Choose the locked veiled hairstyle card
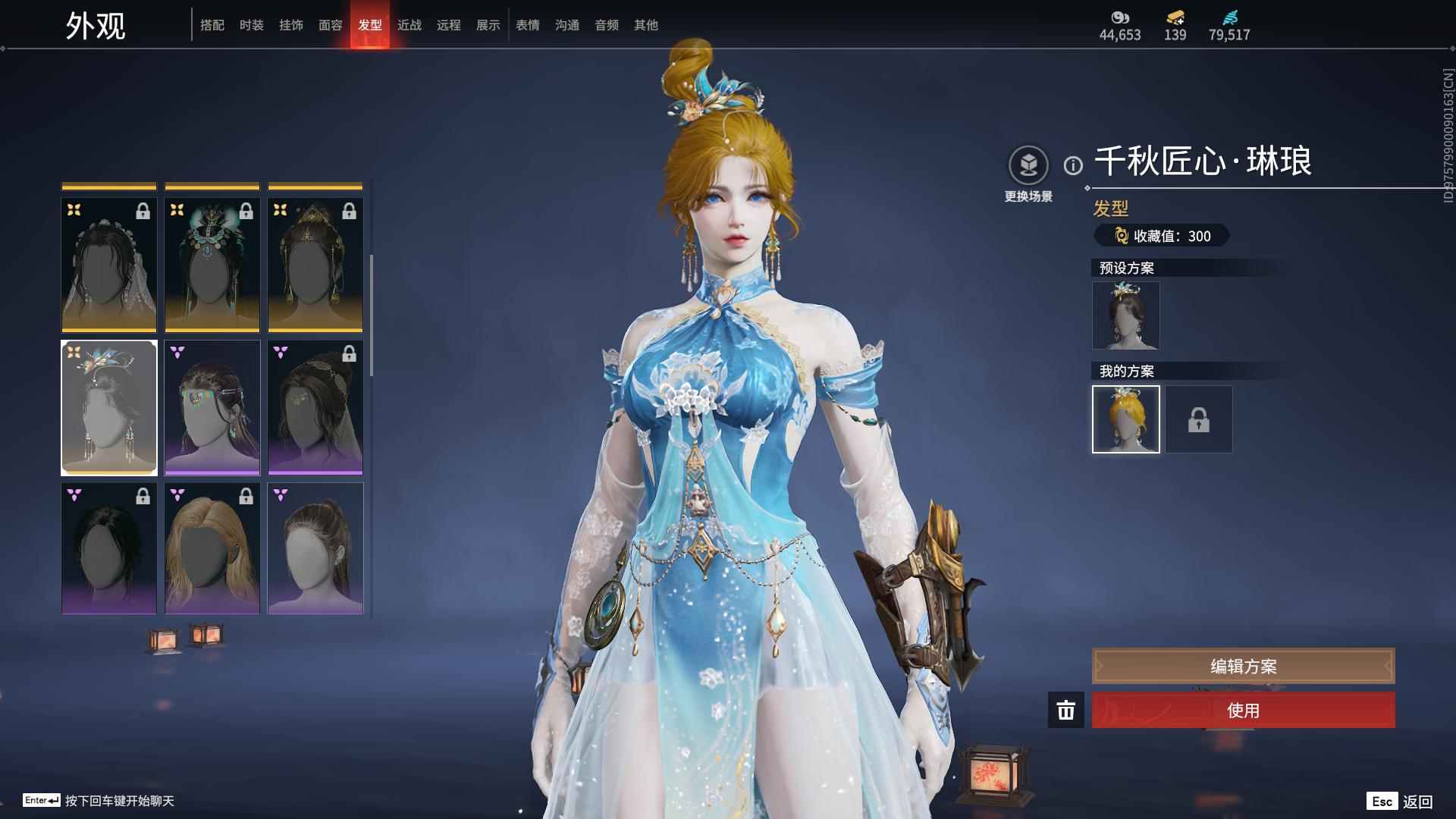Viewport: 1456px width, 819px height. (x=109, y=265)
